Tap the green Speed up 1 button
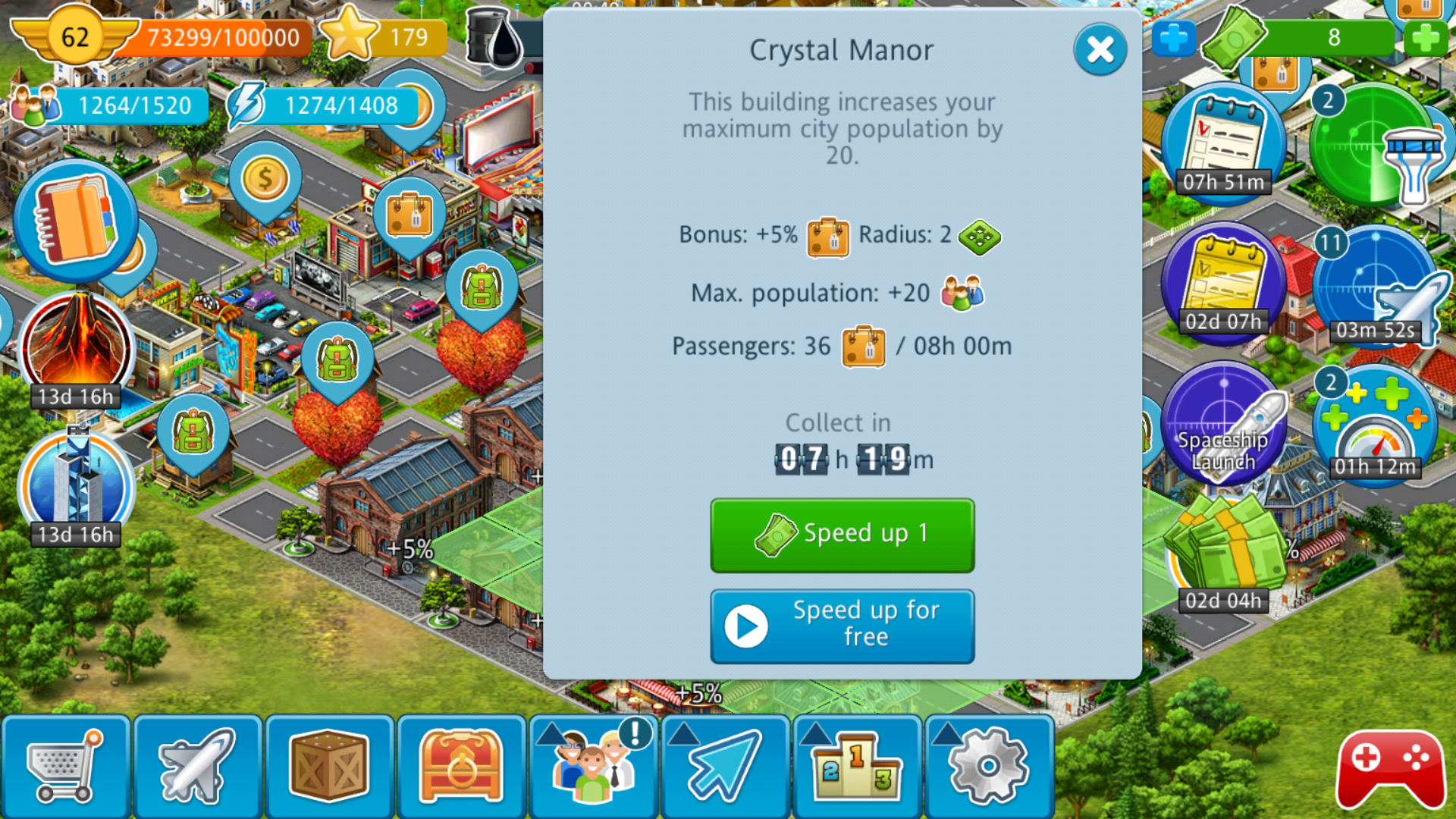Viewport: 1456px width, 819px height. (842, 535)
